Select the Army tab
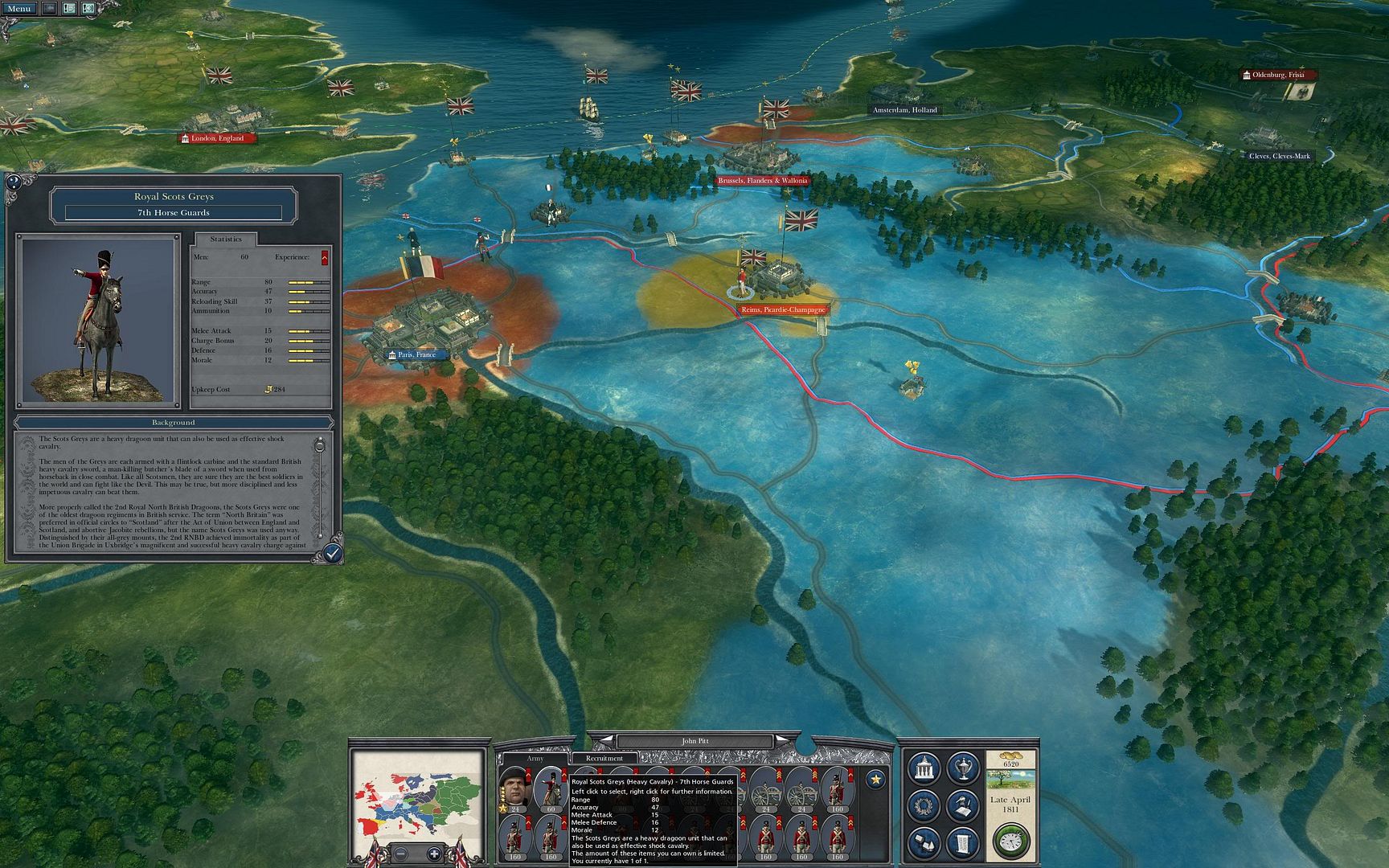Screen dimensions: 1389x868 (x=535, y=758)
